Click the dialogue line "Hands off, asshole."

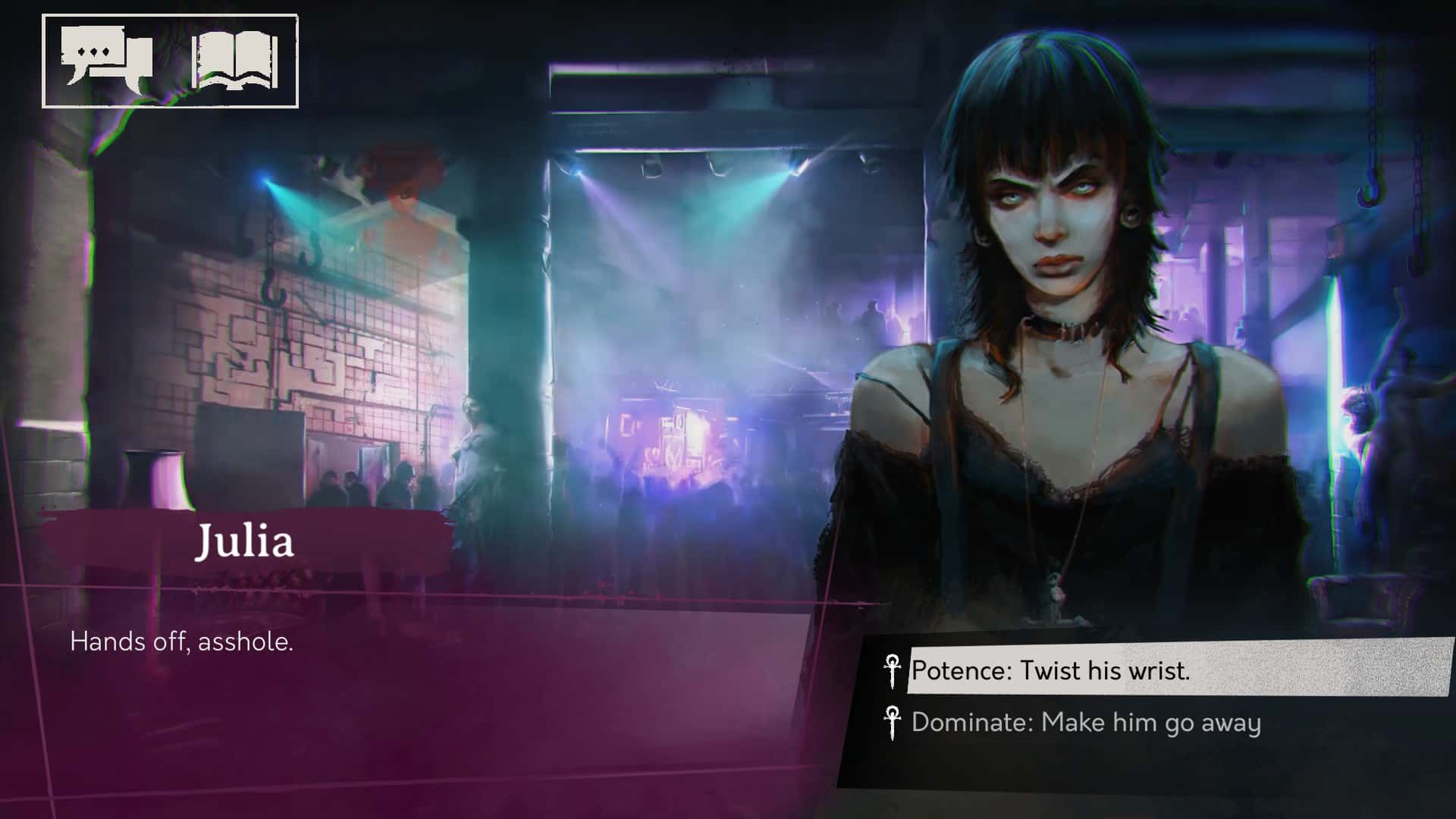[x=182, y=643]
